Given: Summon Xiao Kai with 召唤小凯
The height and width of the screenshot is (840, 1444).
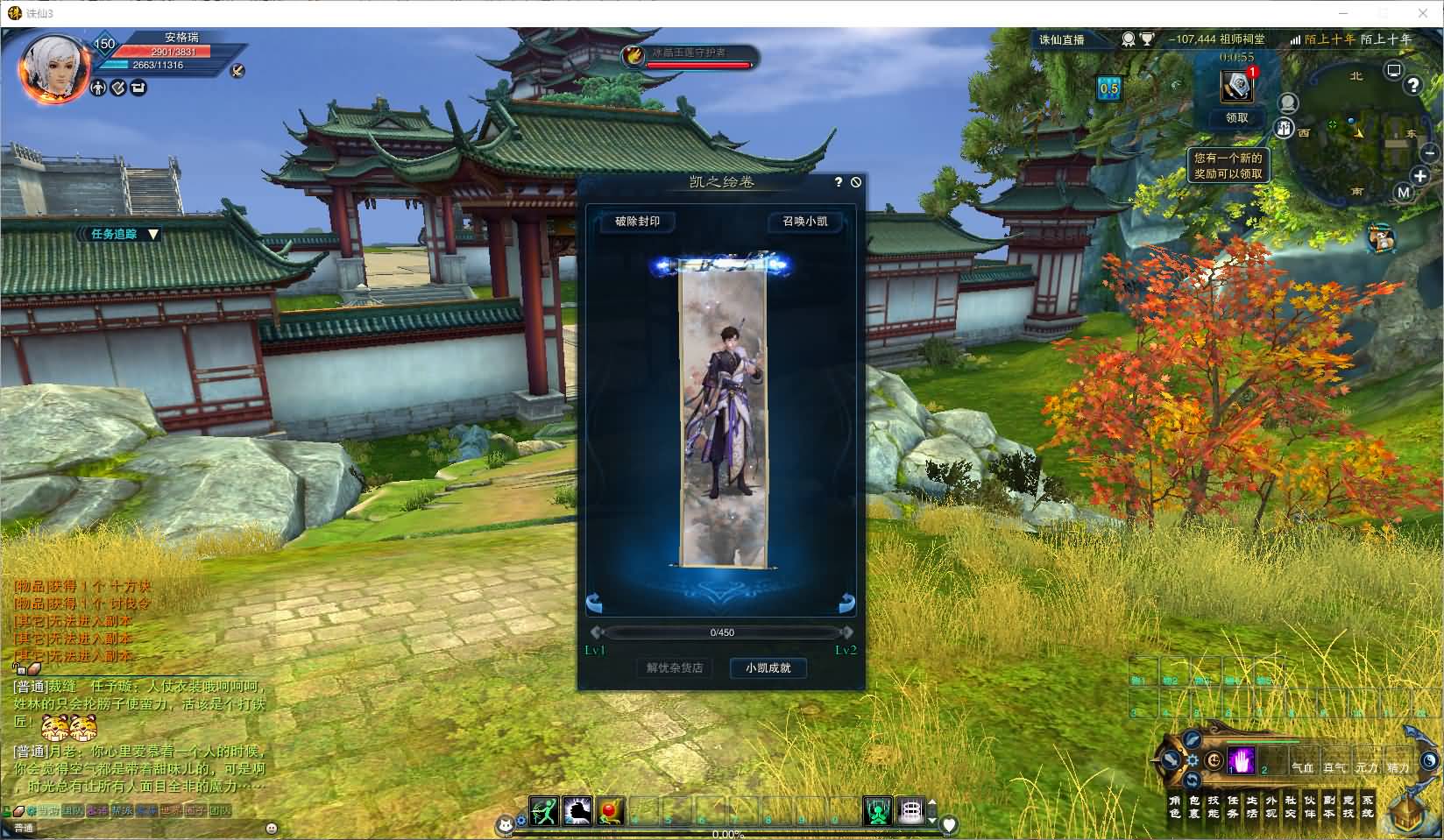Looking at the screenshot, I should coord(804,222).
